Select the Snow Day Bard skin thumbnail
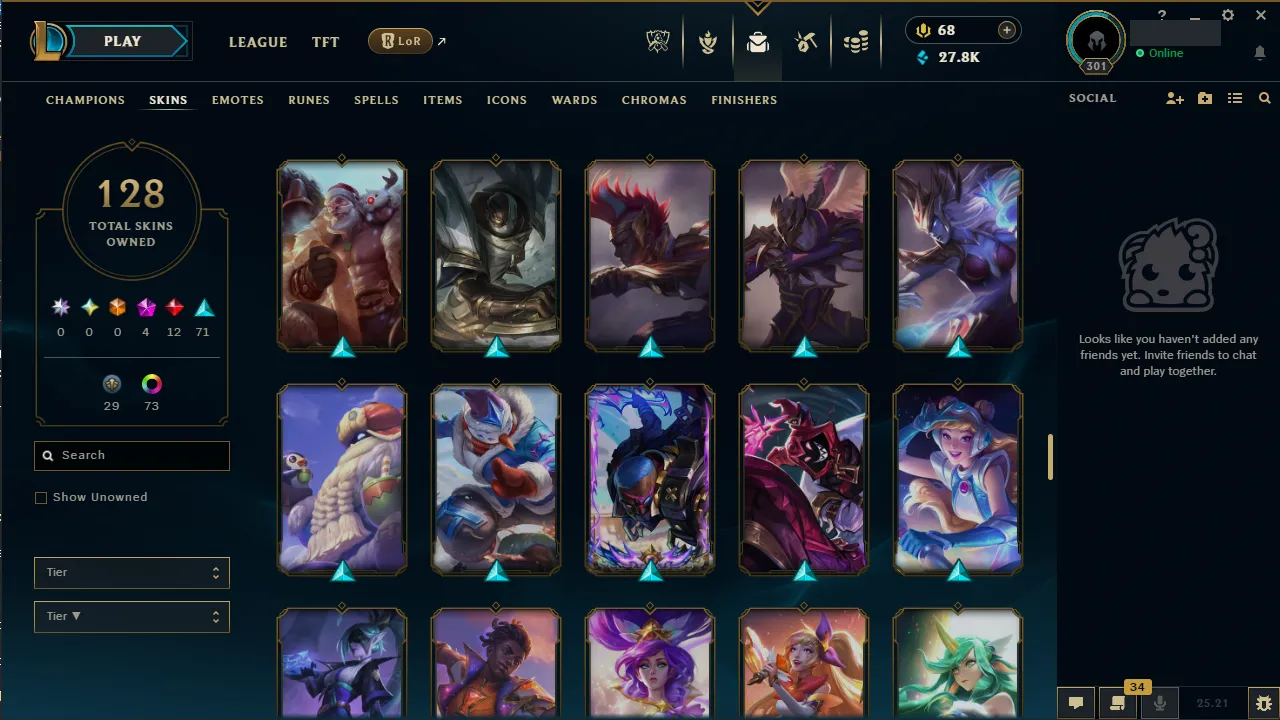 (342, 480)
